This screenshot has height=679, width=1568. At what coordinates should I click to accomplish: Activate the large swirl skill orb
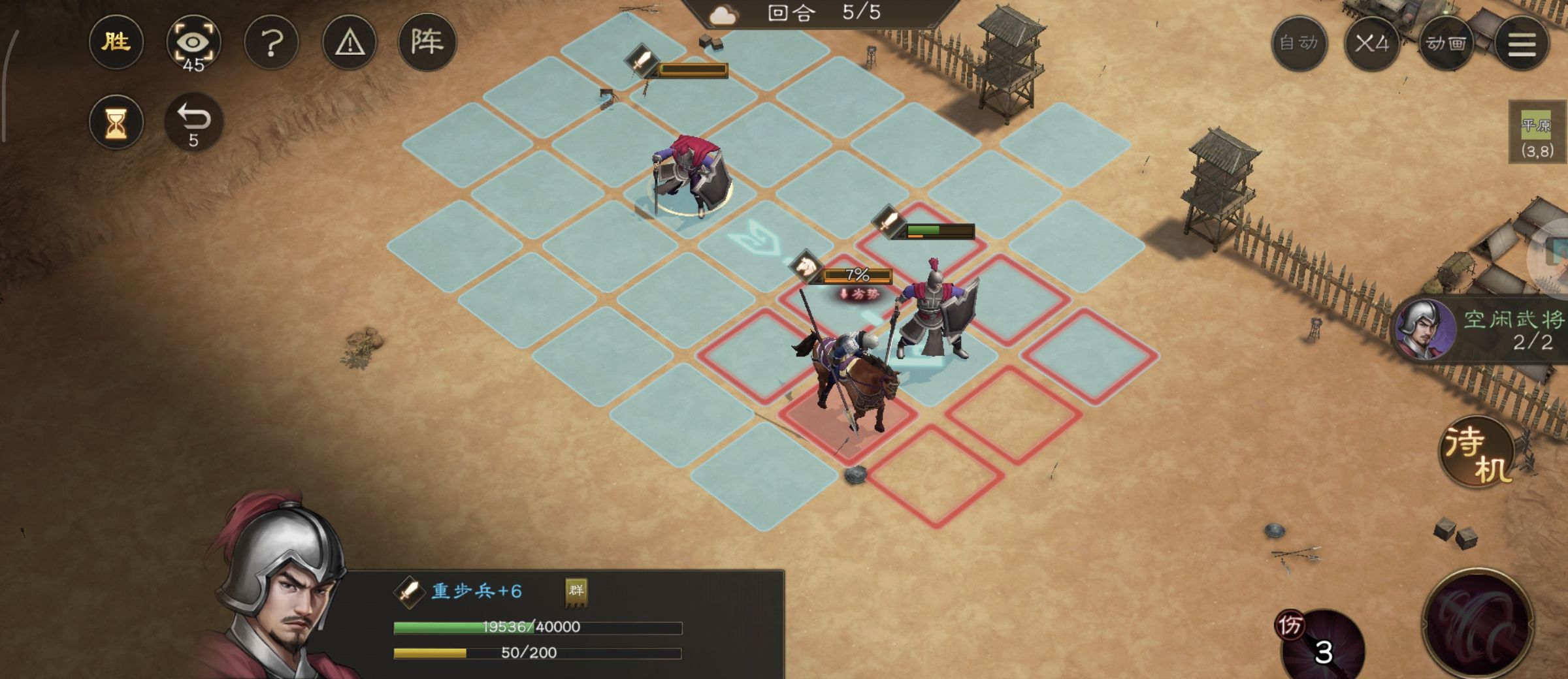(1478, 624)
